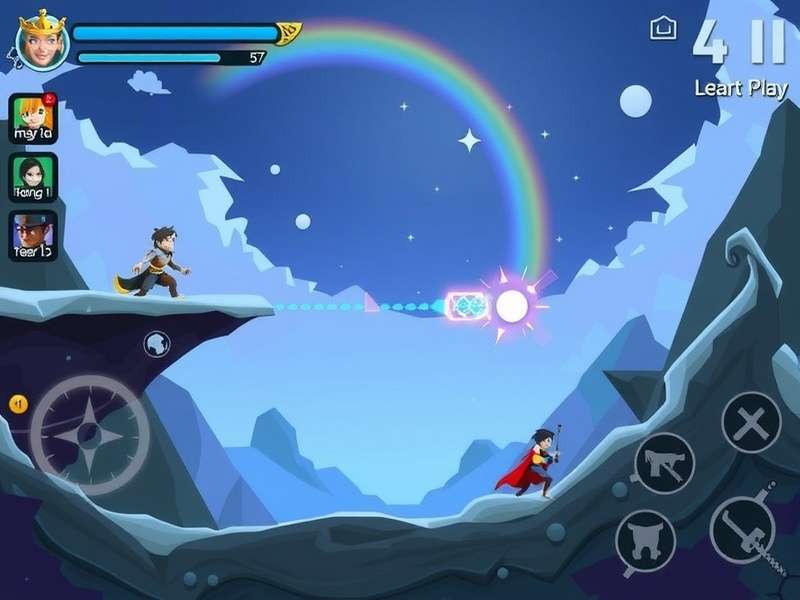Image resolution: width=800 pixels, height=600 pixels.
Task: Pause the game with the pause button
Action: point(768,40)
